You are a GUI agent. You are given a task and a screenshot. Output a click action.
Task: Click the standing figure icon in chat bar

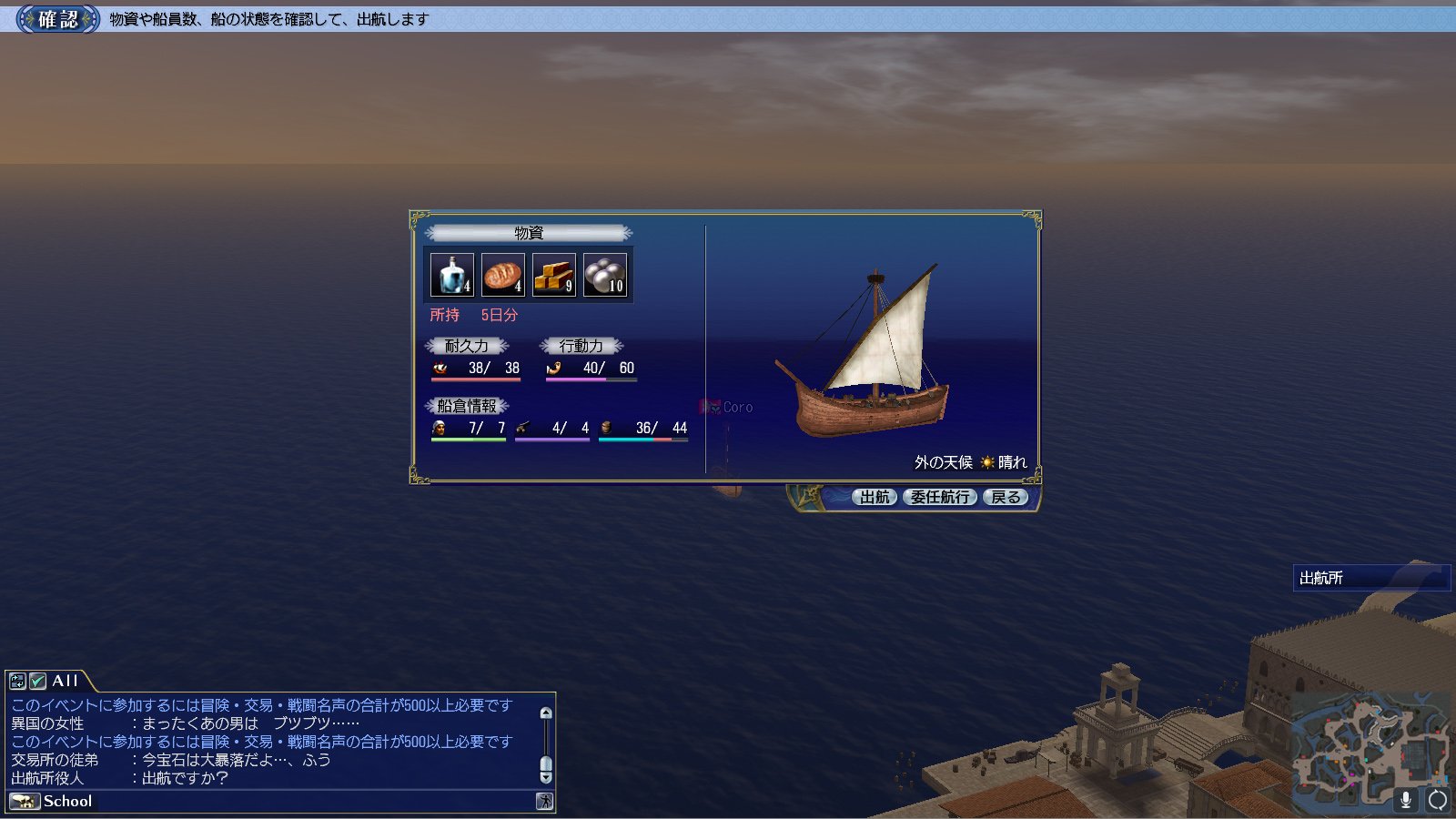[x=544, y=802]
